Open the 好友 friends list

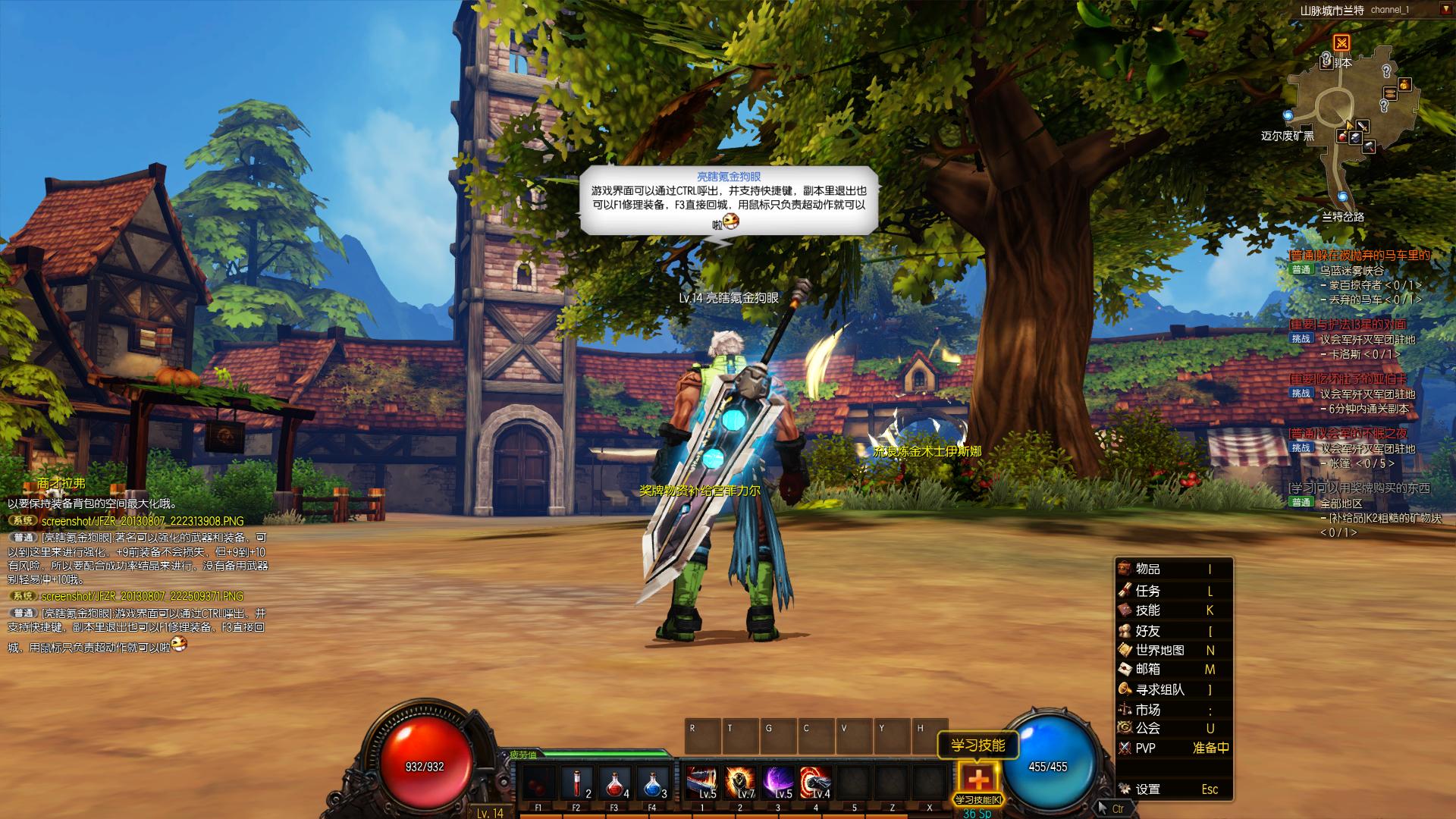click(x=1147, y=631)
